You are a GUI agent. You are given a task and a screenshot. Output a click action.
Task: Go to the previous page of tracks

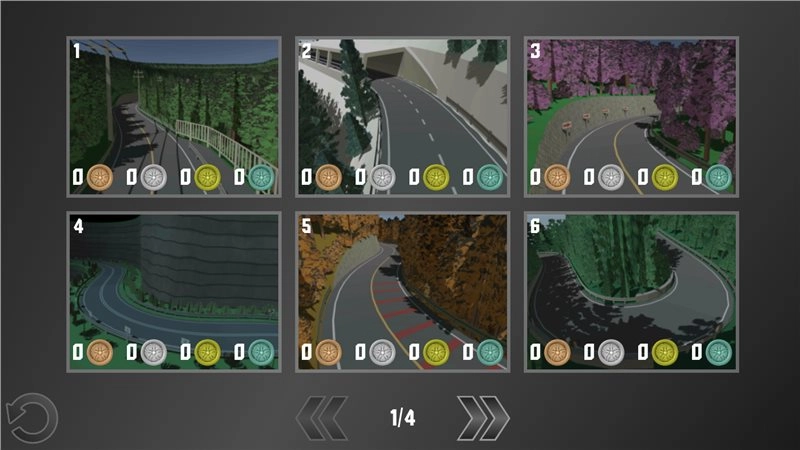322,418
